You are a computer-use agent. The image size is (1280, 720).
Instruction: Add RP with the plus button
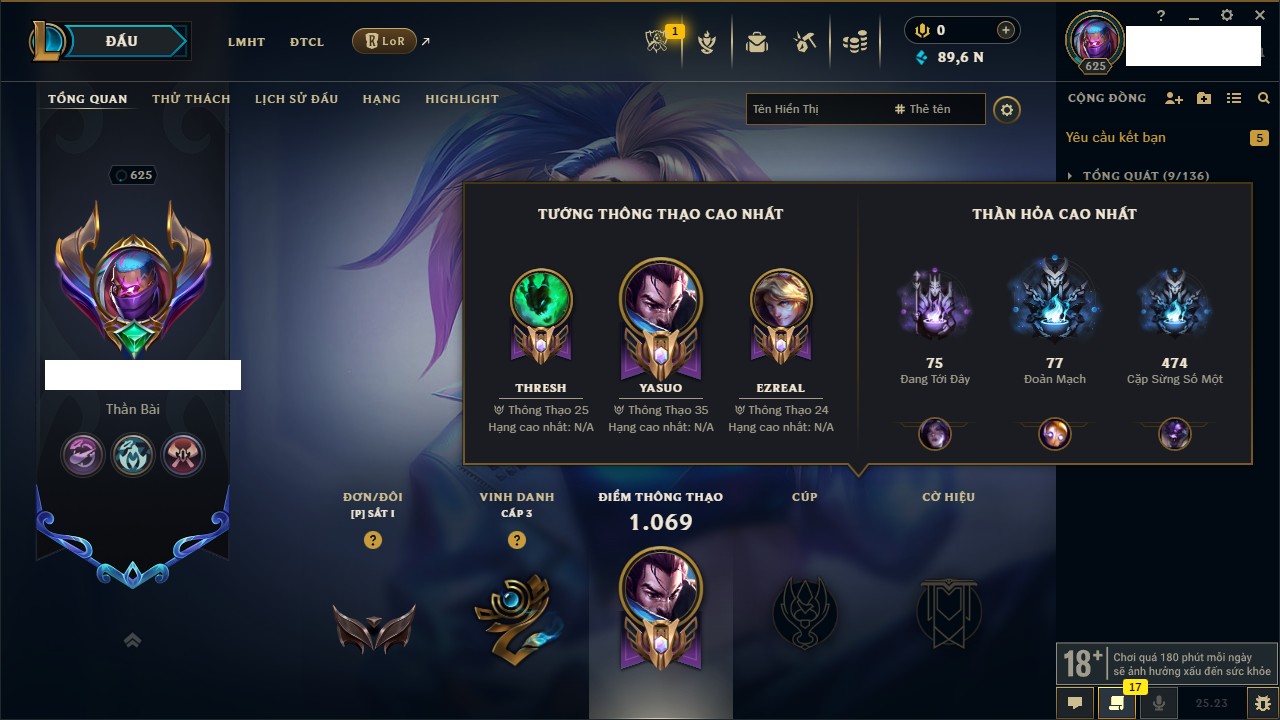pos(1005,31)
